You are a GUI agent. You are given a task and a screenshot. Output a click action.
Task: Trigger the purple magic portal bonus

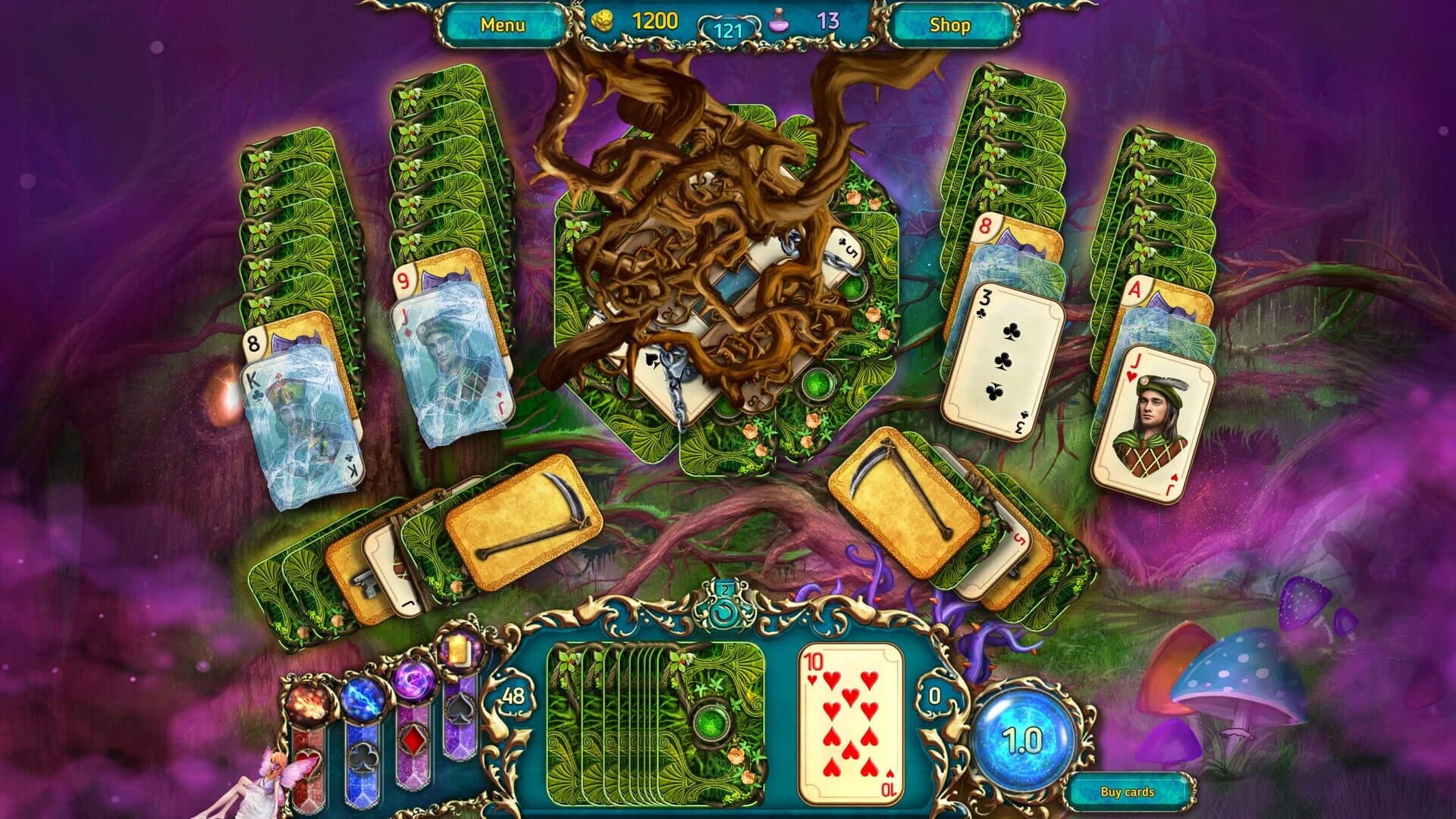(414, 682)
